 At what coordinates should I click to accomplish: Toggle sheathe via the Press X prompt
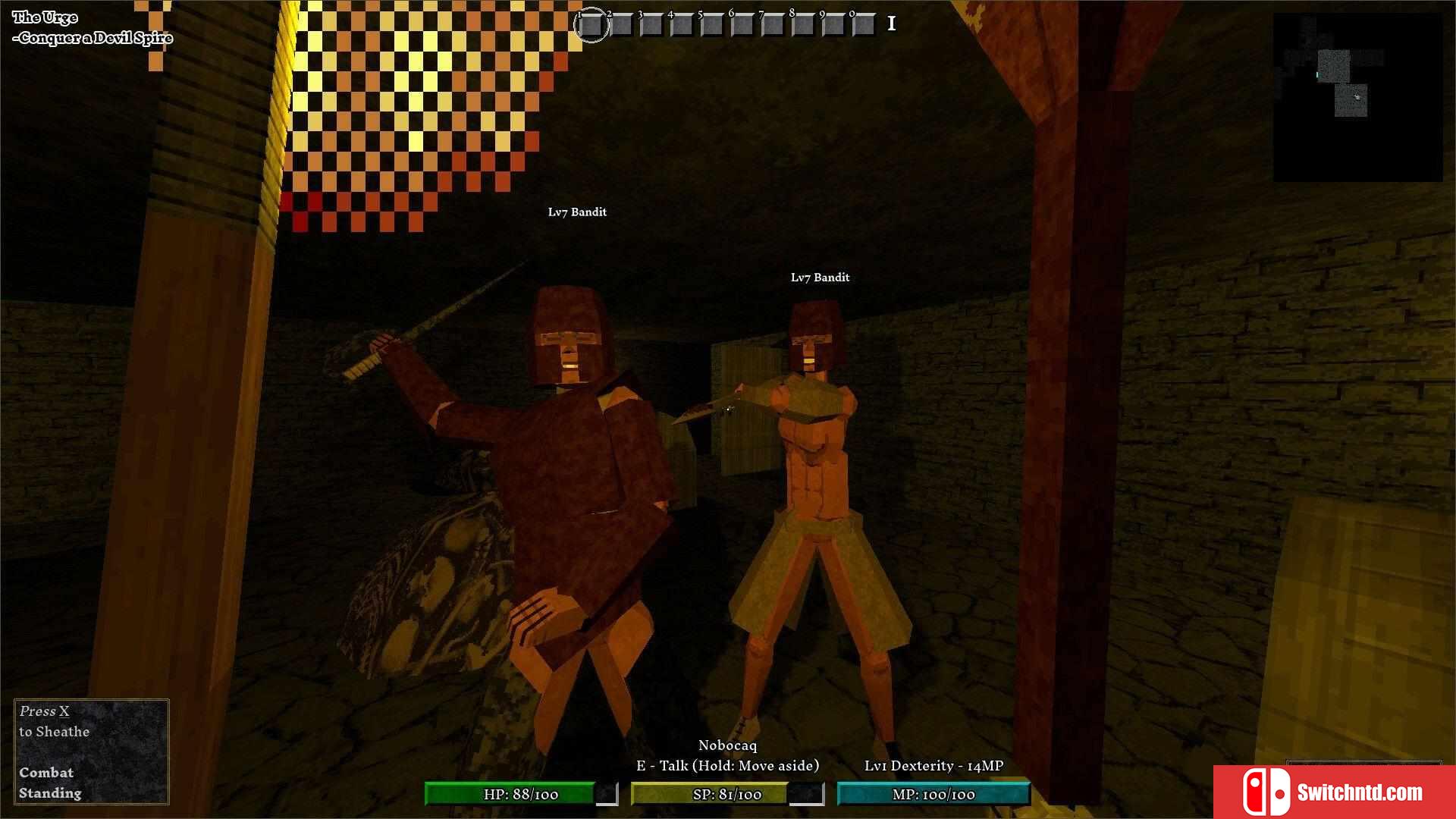pos(53,721)
